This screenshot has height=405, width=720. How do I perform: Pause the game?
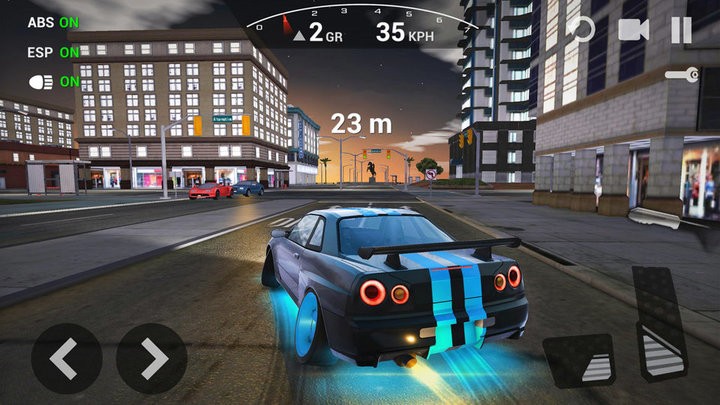(x=681, y=29)
